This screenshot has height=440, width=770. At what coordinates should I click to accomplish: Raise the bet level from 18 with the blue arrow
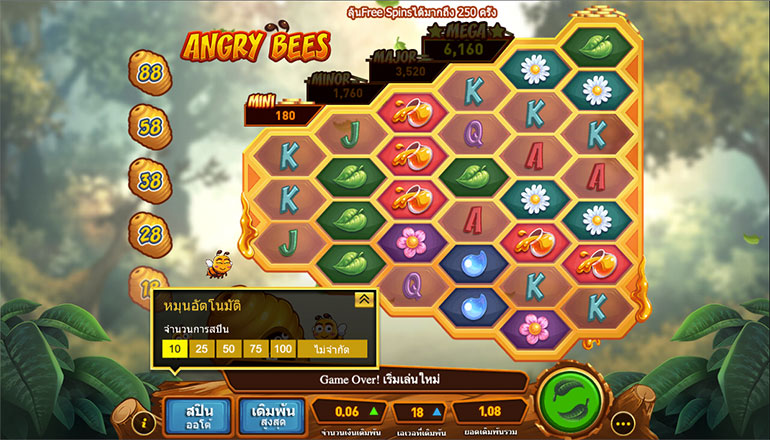(437, 411)
